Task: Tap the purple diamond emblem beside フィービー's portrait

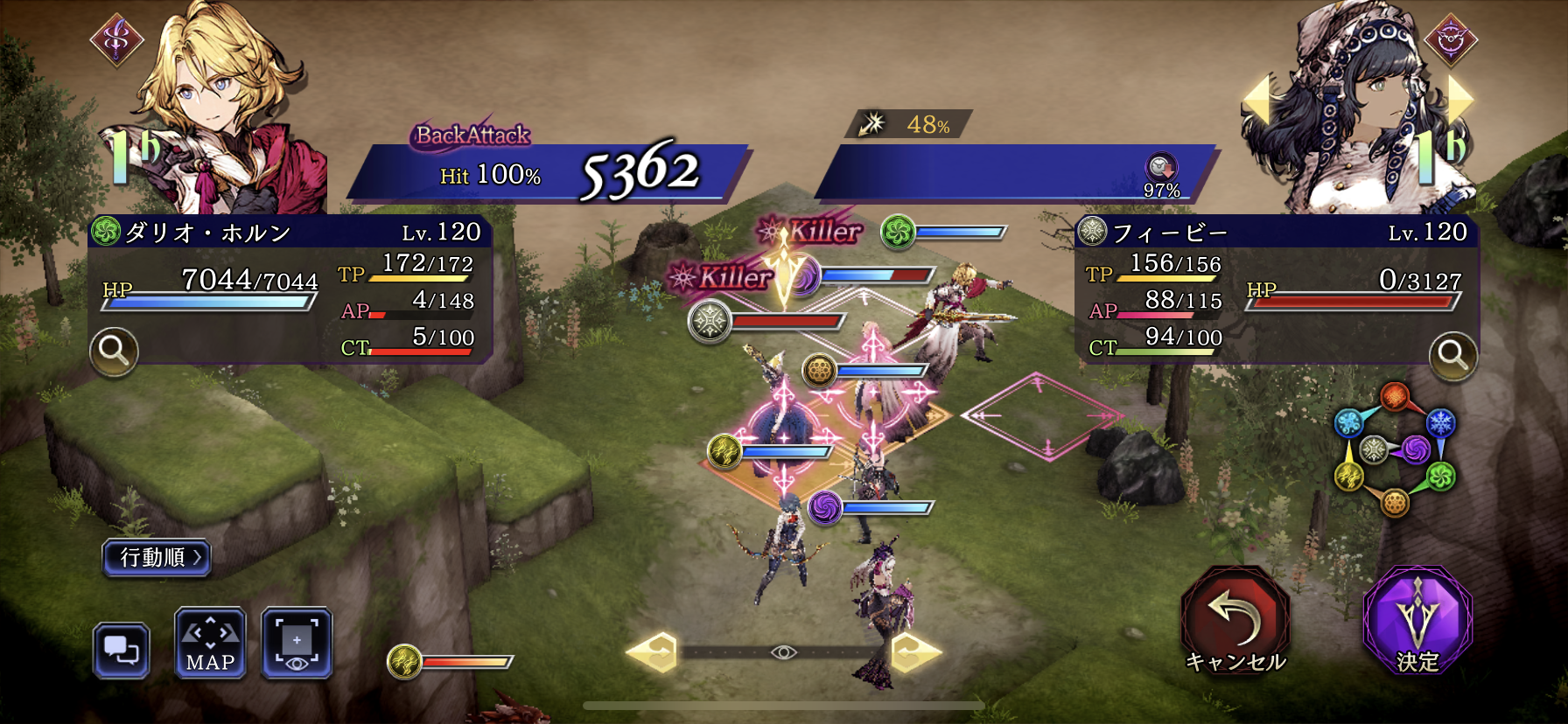Action: click(1450, 39)
